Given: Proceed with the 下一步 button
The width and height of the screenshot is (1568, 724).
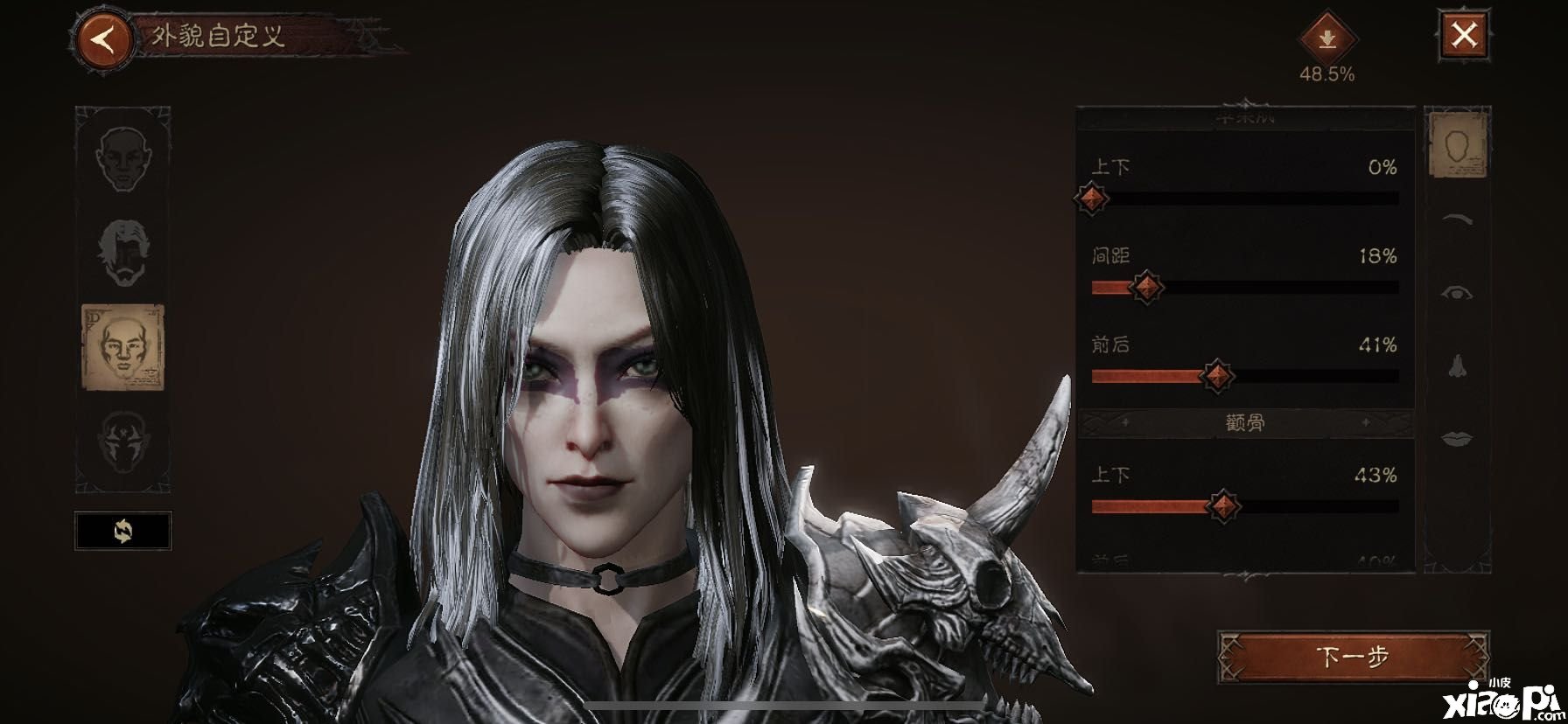Looking at the screenshot, I should click(1353, 657).
